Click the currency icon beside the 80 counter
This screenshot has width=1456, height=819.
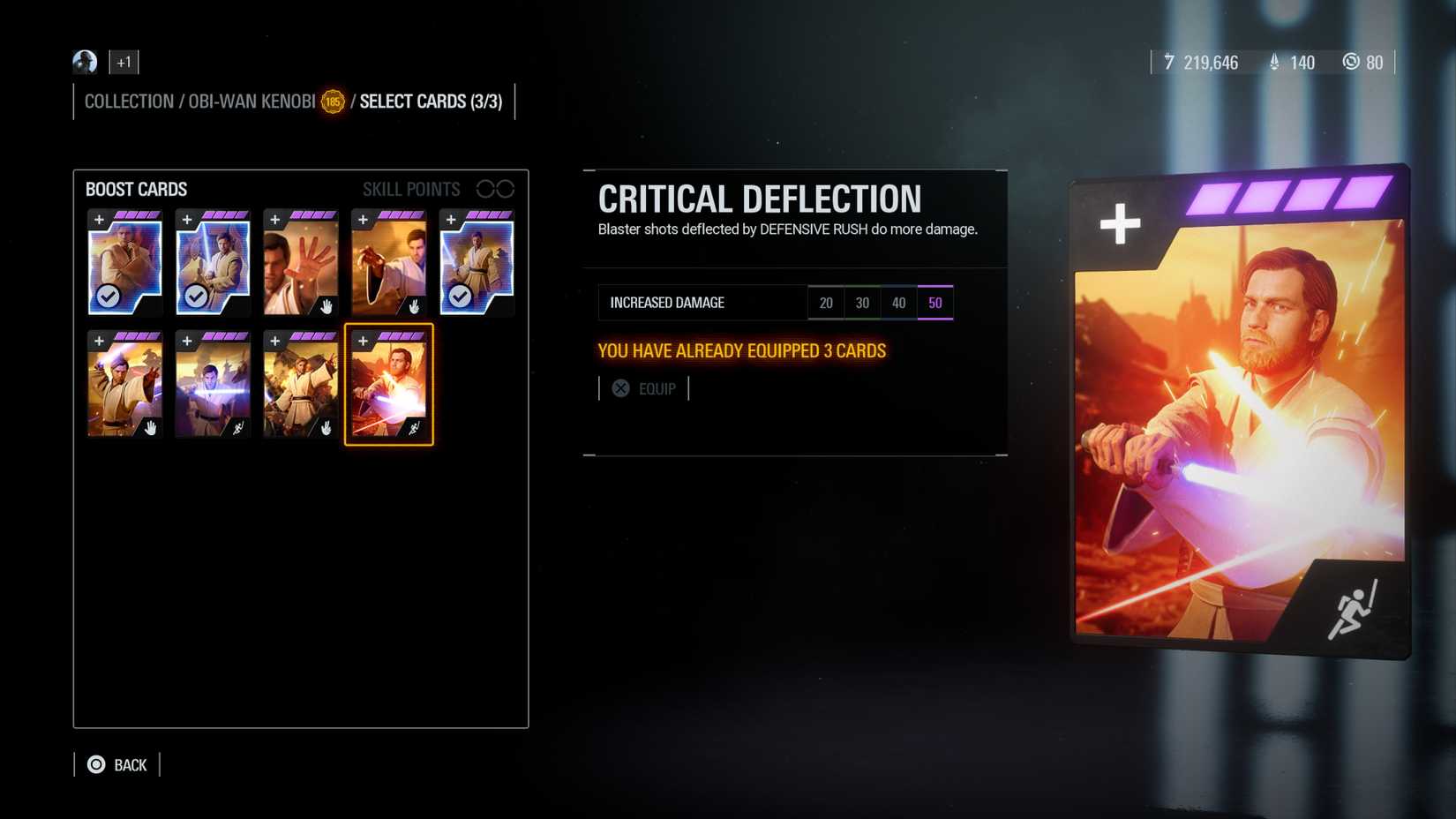tap(1351, 63)
